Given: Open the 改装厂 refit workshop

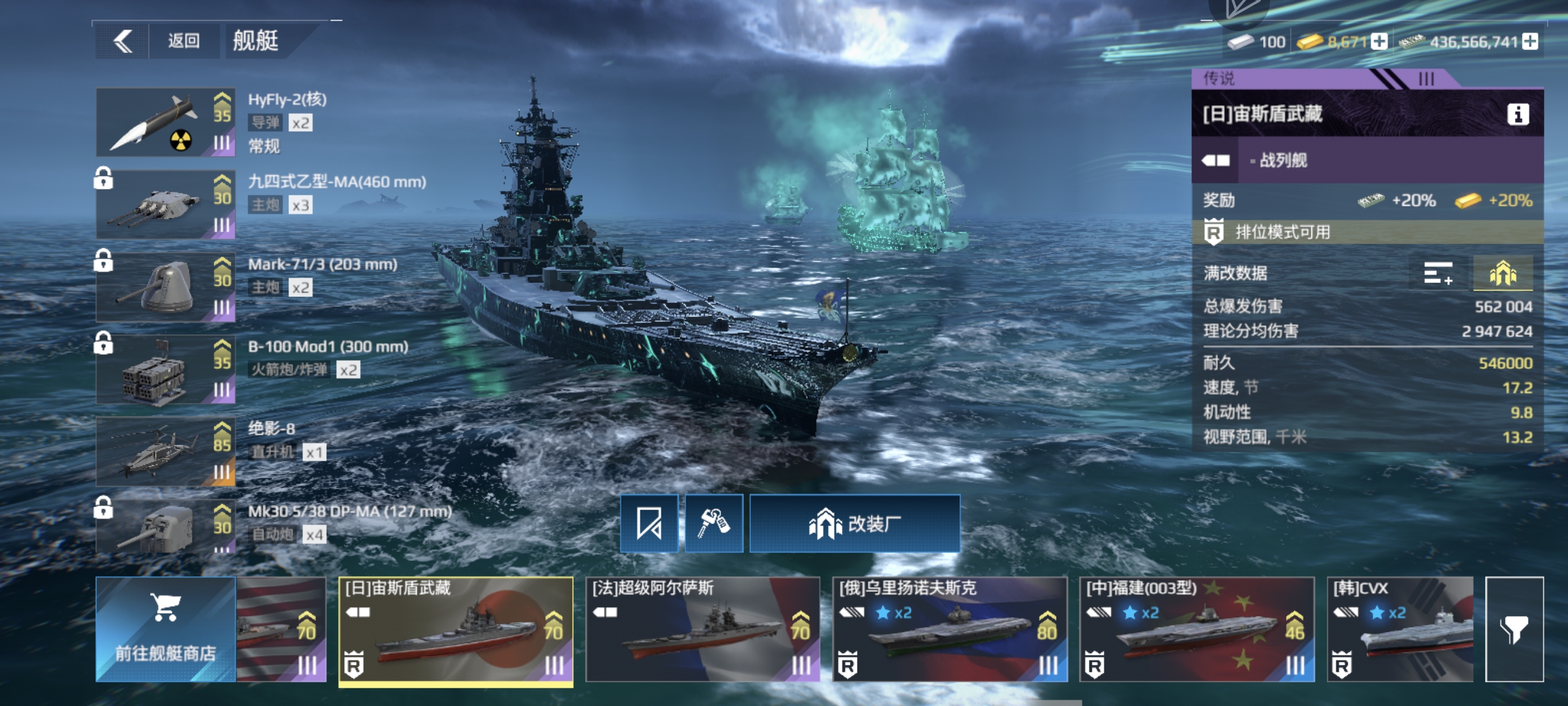Looking at the screenshot, I should click(x=855, y=524).
